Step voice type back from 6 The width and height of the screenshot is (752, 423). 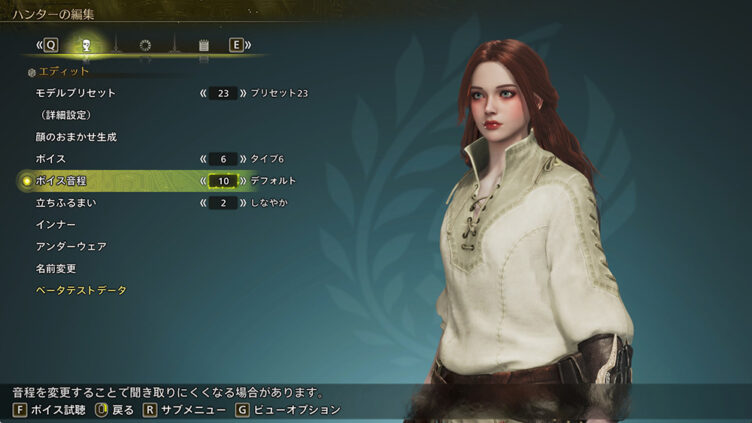click(204, 159)
